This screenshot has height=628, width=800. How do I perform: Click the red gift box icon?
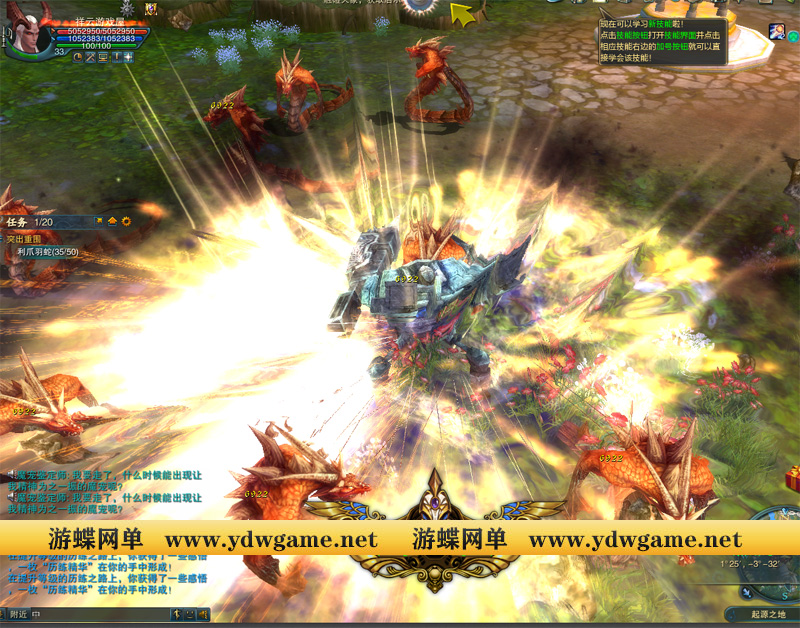coord(792,481)
